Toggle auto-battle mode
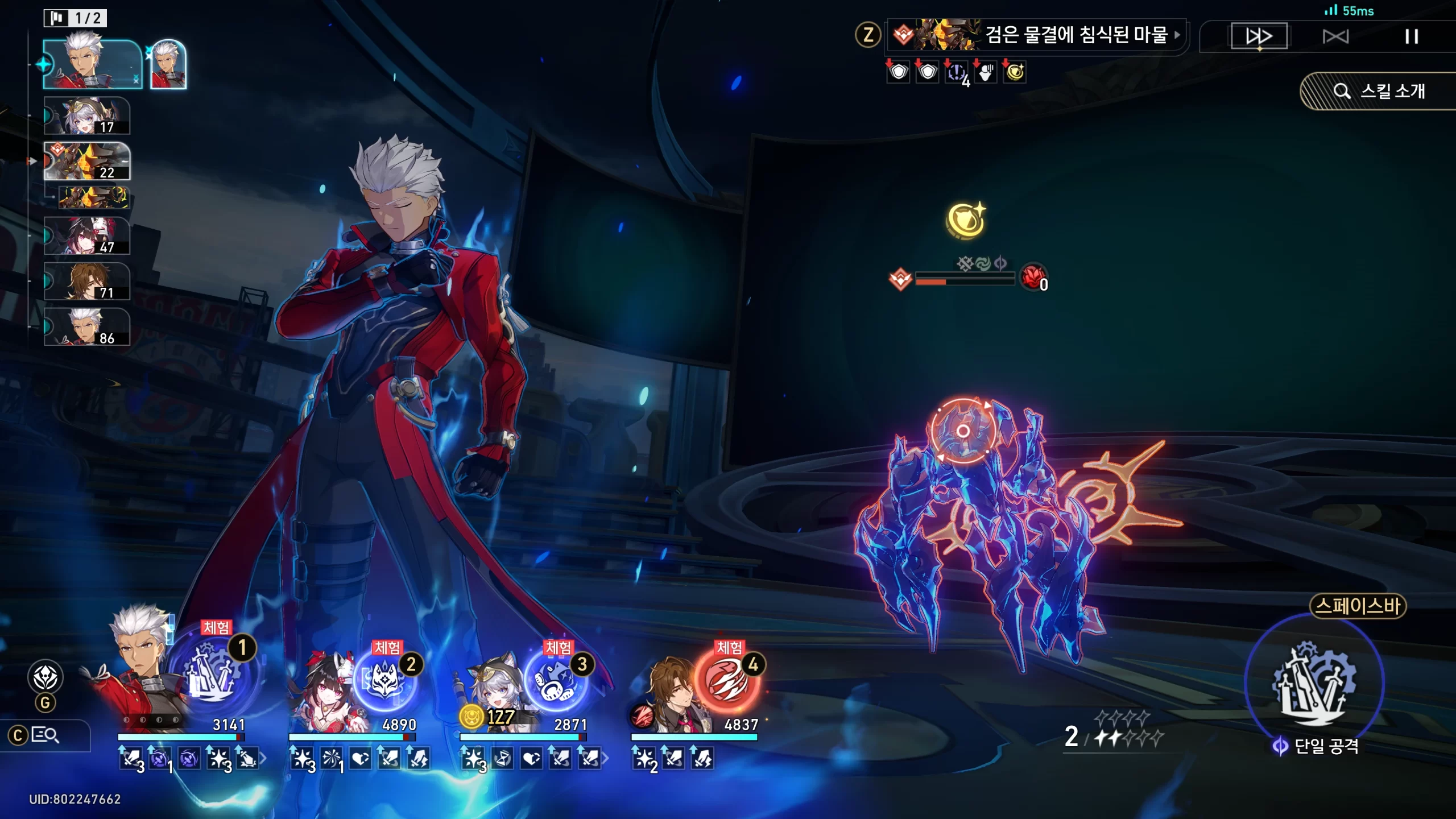Image resolution: width=1456 pixels, height=819 pixels. [x=1335, y=37]
